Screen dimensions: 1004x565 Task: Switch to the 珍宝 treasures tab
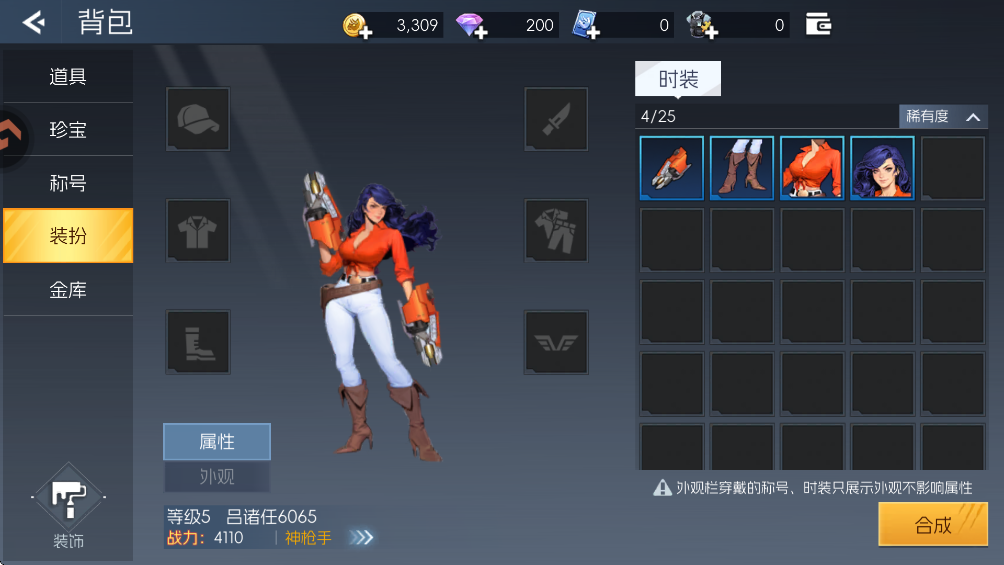click(x=68, y=130)
